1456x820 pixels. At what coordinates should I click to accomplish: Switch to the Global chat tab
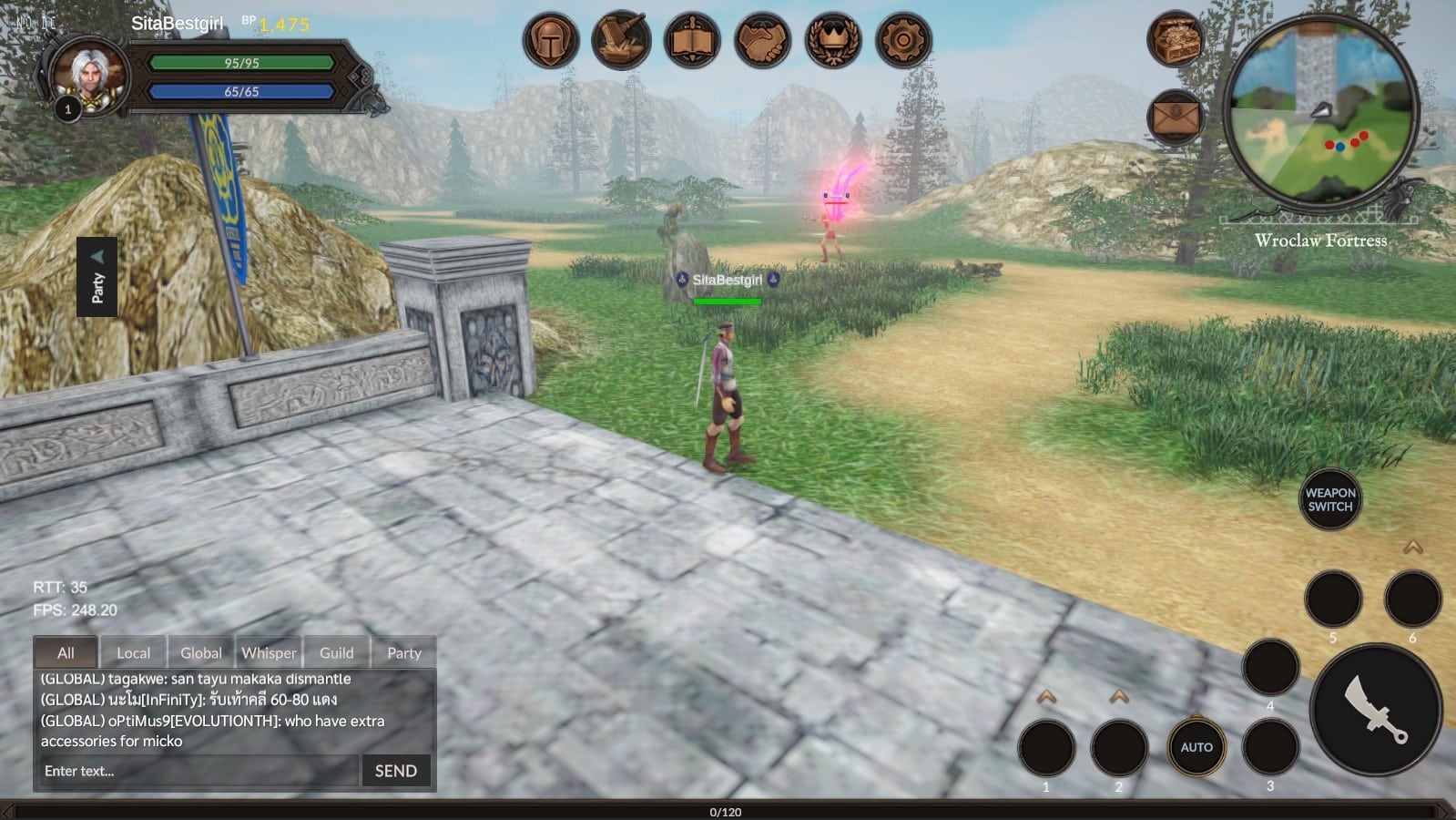pos(200,652)
